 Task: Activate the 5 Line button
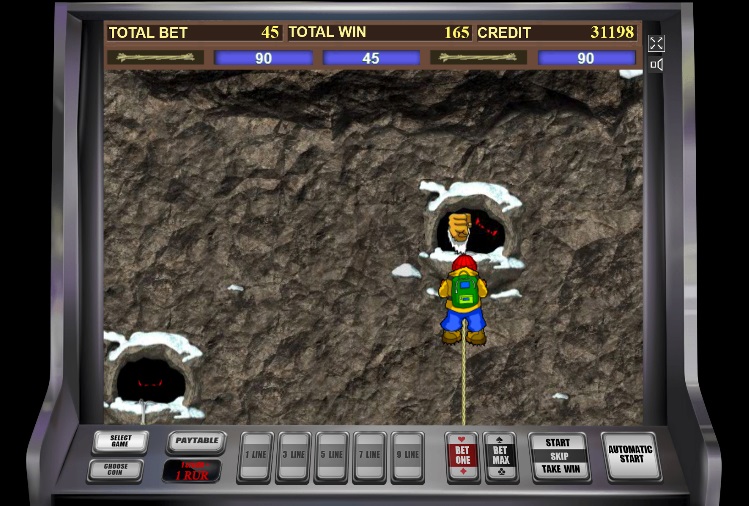point(331,457)
